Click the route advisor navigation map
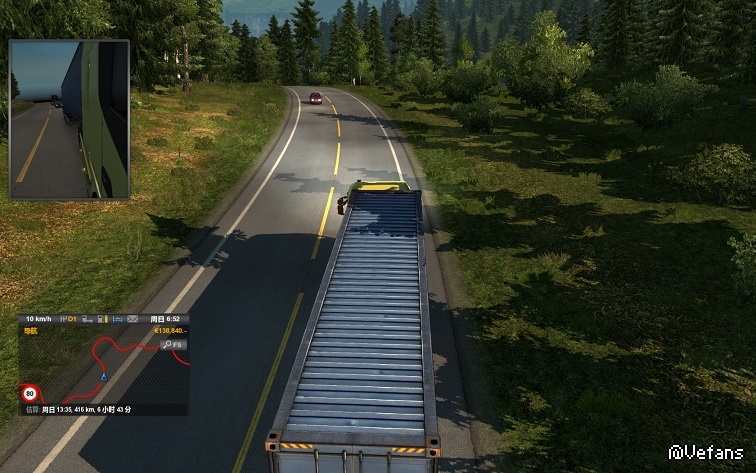 (x=100, y=368)
